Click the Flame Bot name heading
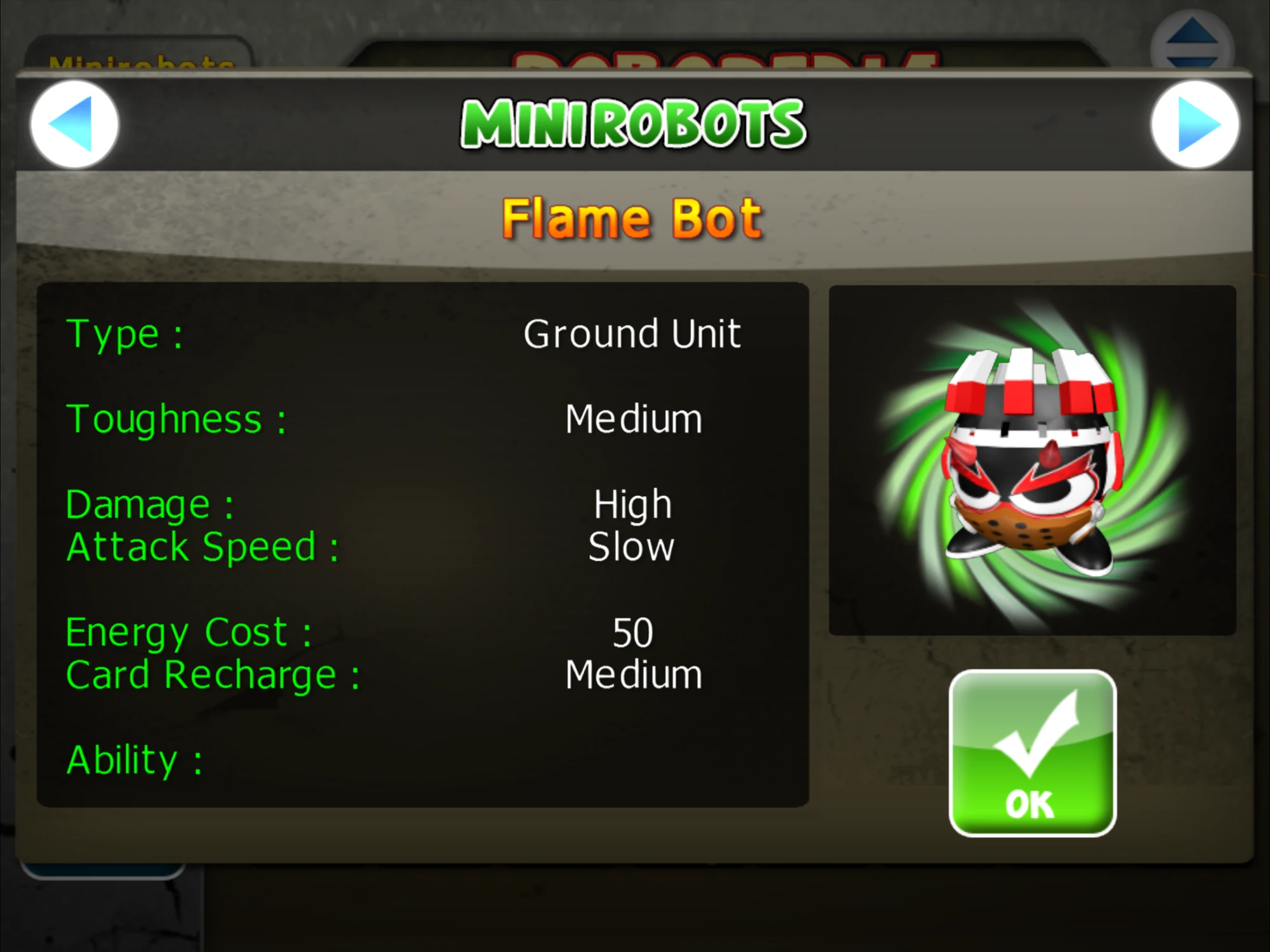 pos(632,217)
